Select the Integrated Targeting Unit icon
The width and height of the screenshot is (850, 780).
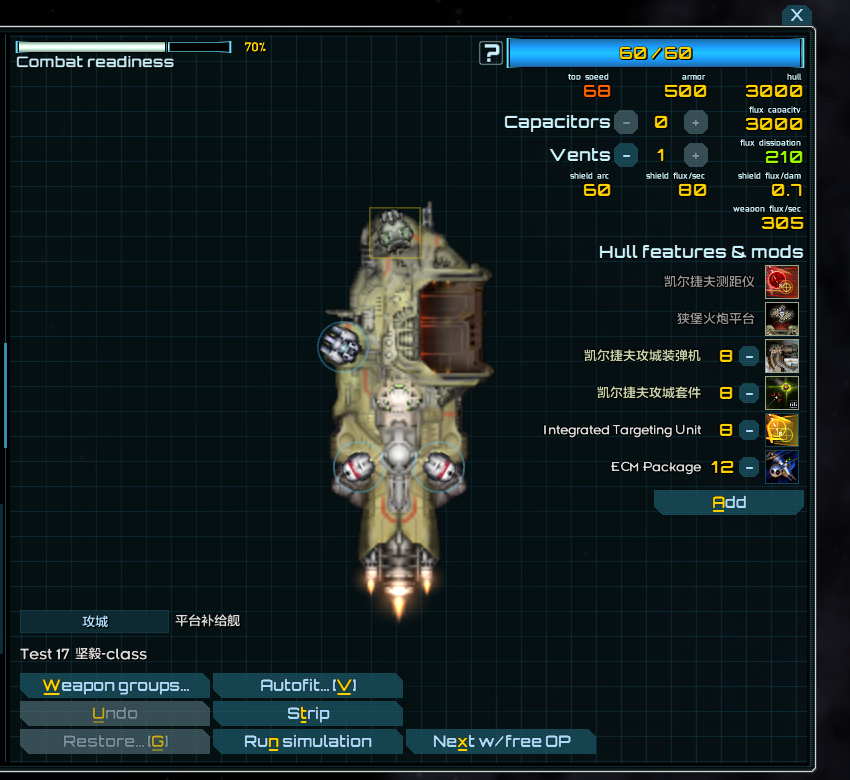click(782, 430)
